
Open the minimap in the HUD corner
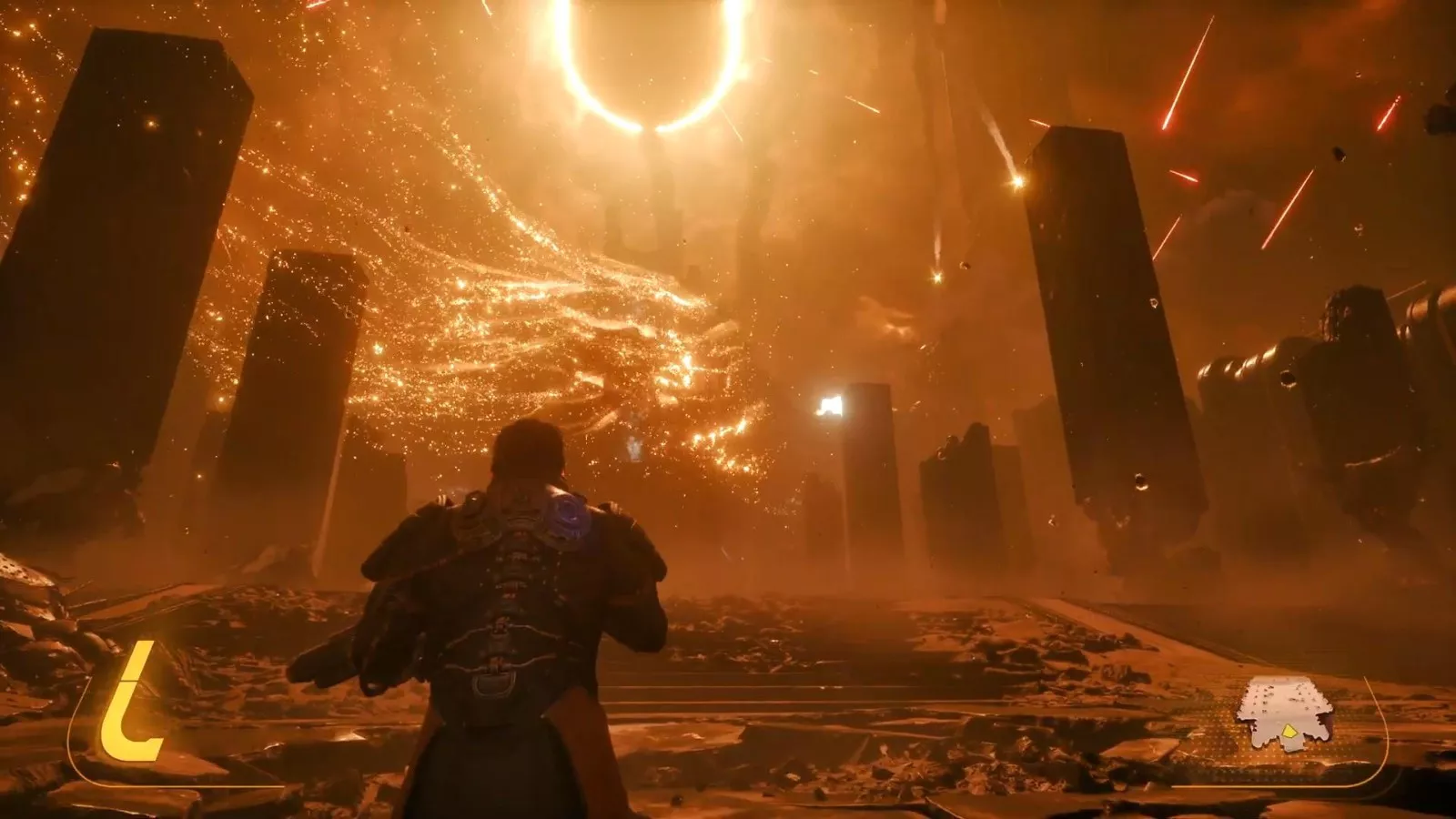click(1282, 712)
